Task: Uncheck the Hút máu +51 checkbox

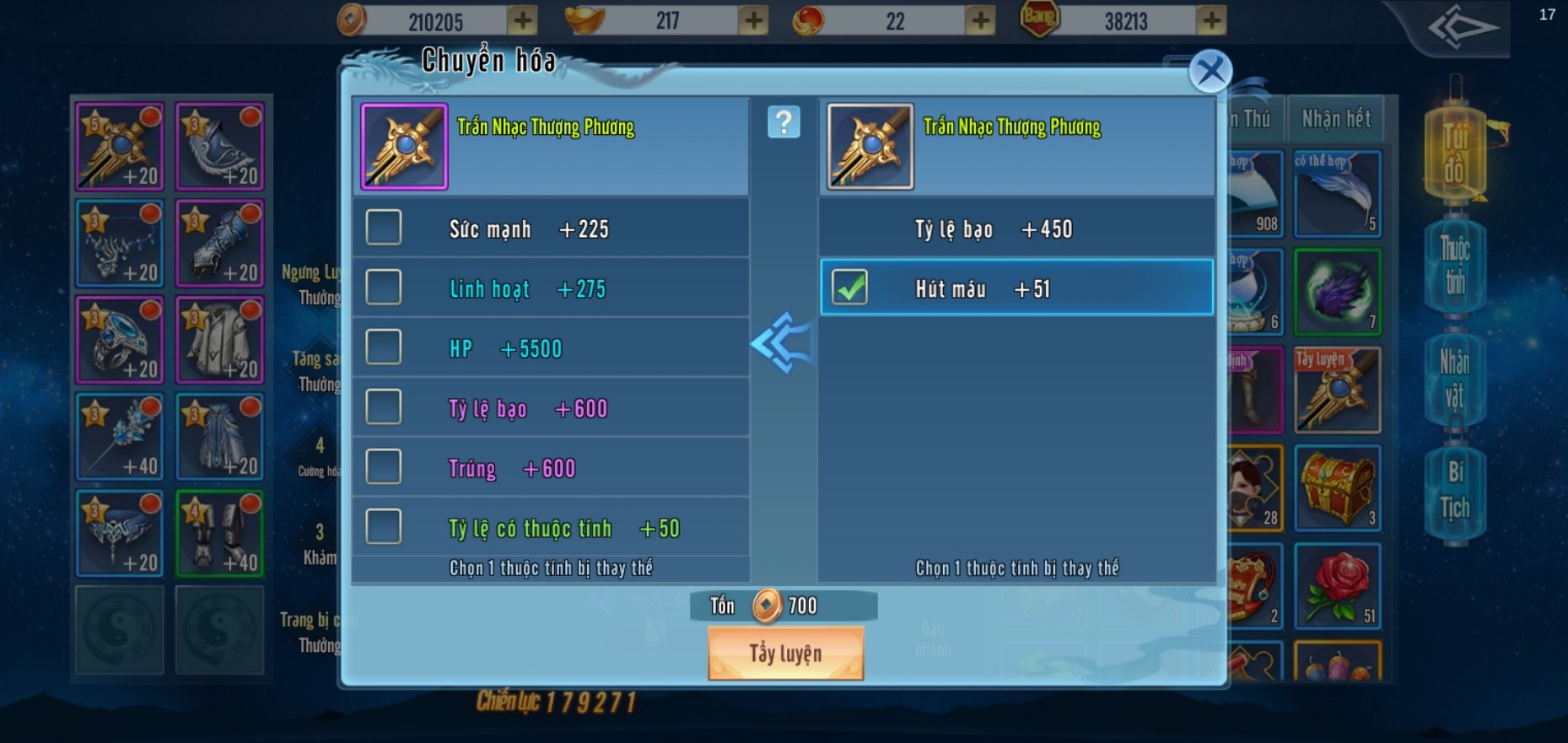Action: [x=849, y=288]
